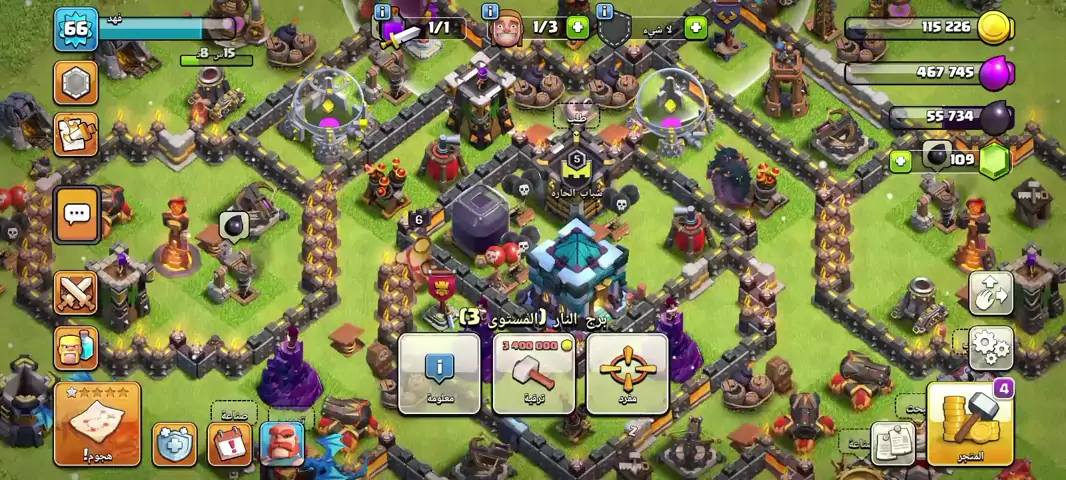The image size is (1066, 480).
Task: Open the events calendar icon
Action: pos(228,443)
